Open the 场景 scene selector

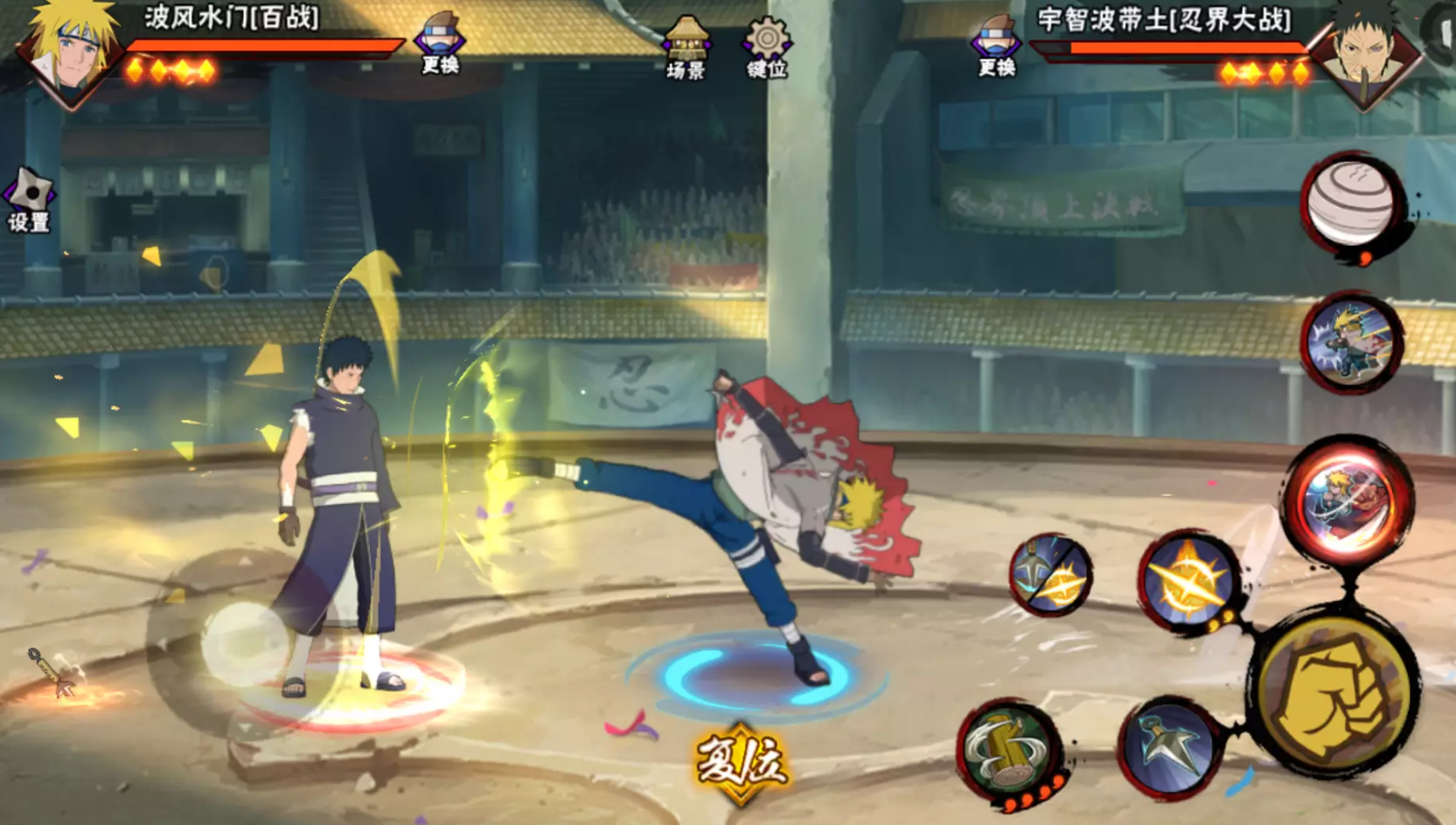click(x=686, y=48)
